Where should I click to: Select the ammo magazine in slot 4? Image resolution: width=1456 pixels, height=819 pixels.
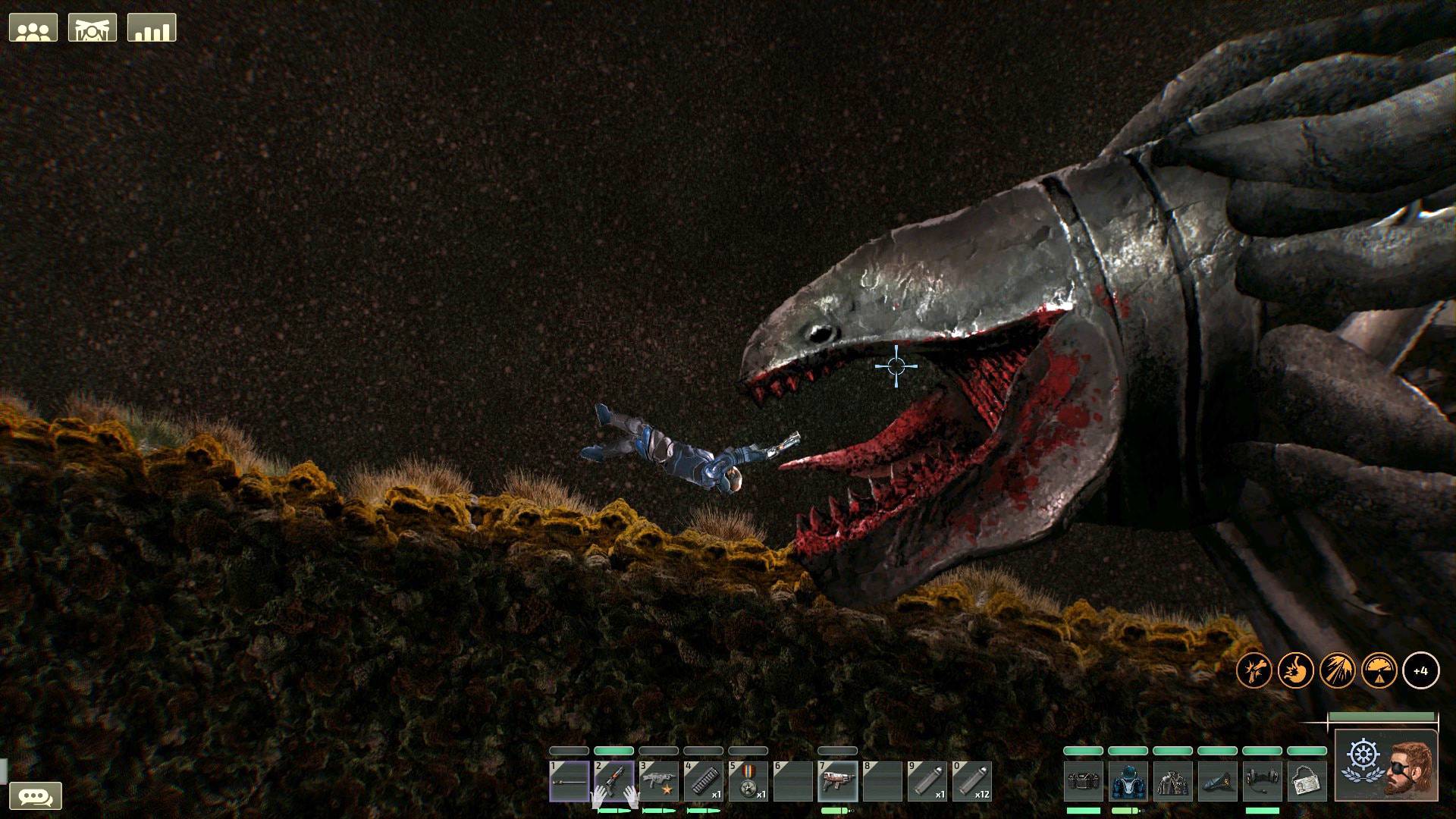coord(703,781)
